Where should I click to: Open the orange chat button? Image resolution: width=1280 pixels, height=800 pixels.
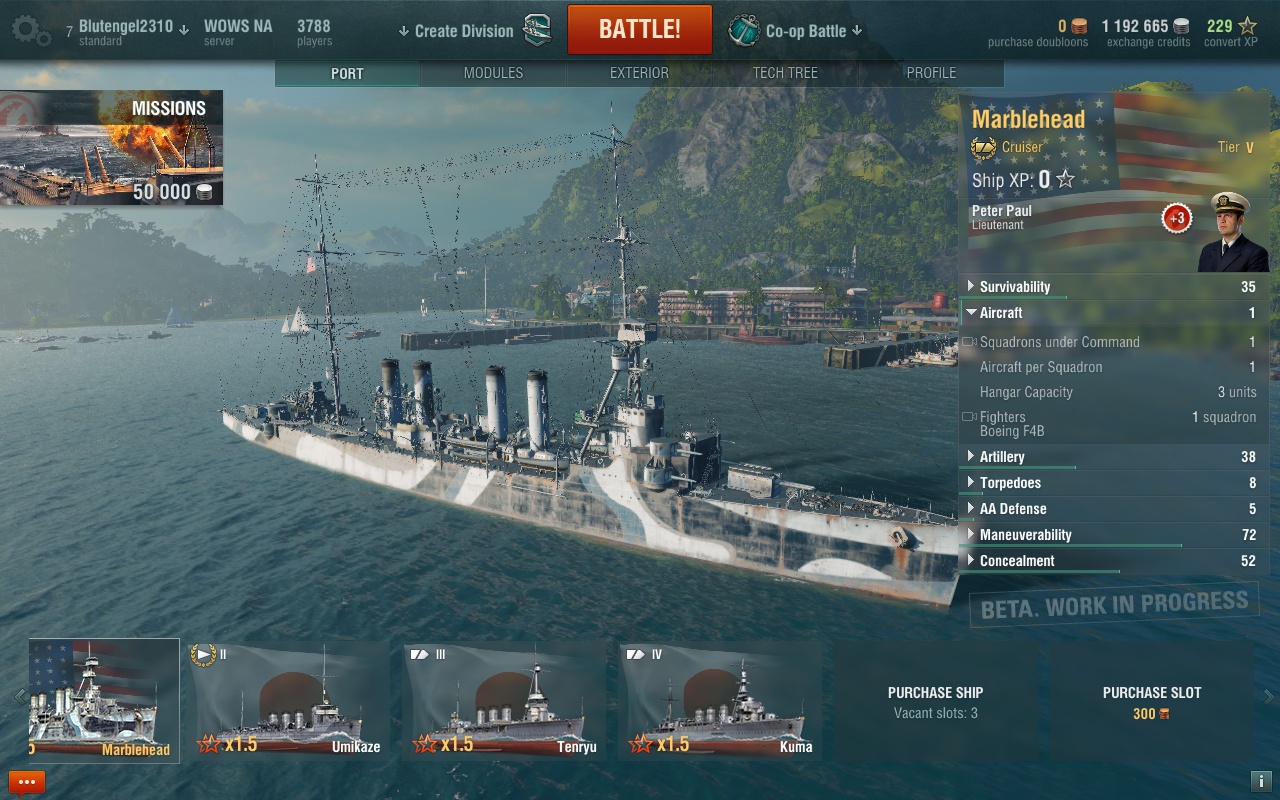[x=27, y=782]
